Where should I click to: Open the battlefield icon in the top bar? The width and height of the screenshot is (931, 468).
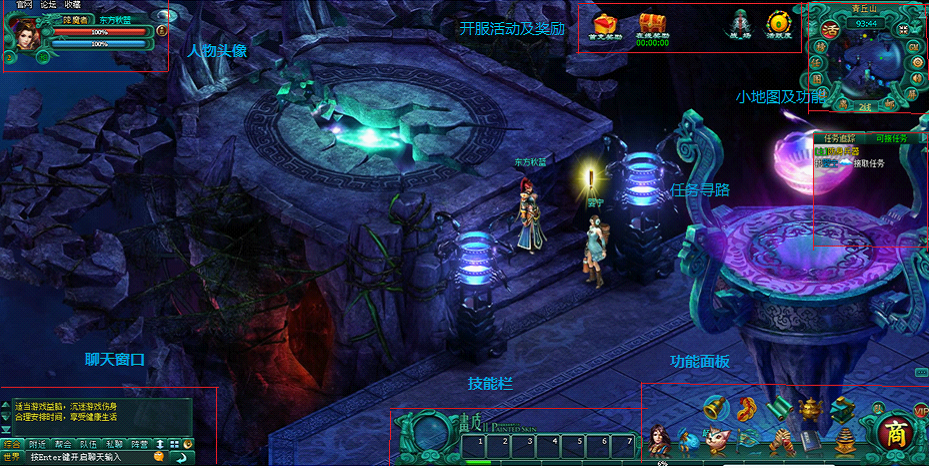coord(740,24)
